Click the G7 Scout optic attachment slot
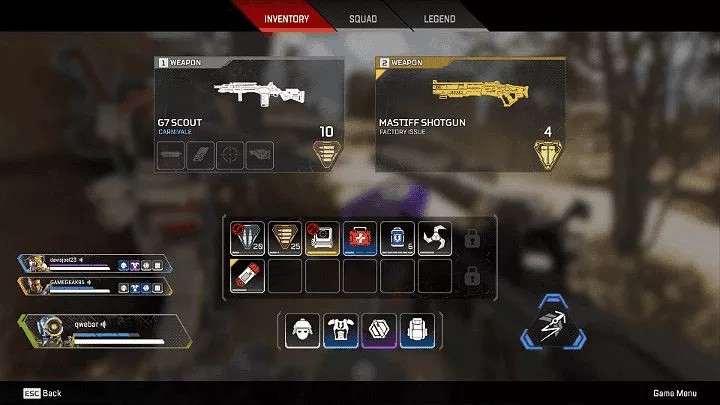Viewport: 720px width, 405px height. [x=231, y=153]
